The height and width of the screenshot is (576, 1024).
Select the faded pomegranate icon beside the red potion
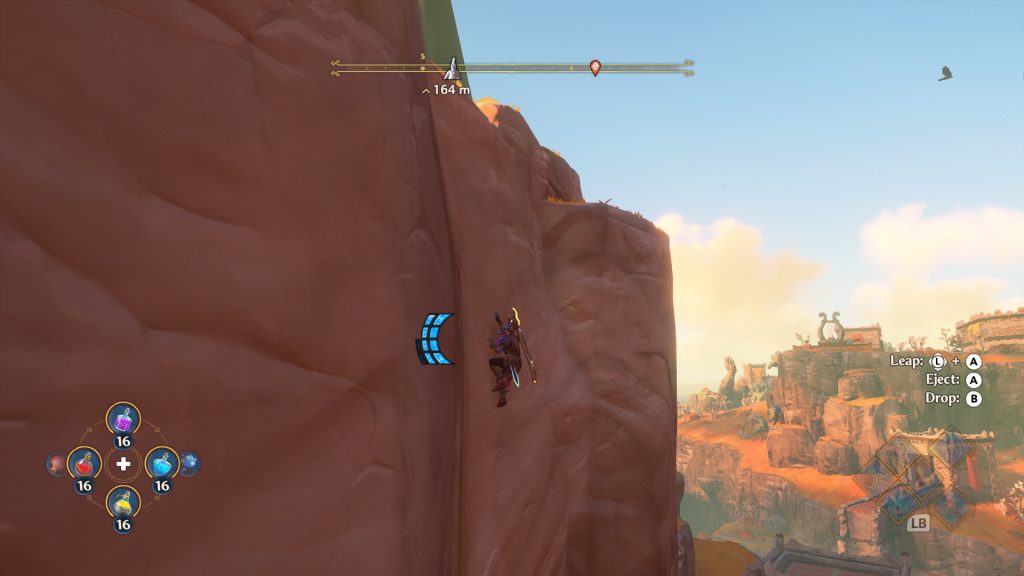click(x=56, y=464)
